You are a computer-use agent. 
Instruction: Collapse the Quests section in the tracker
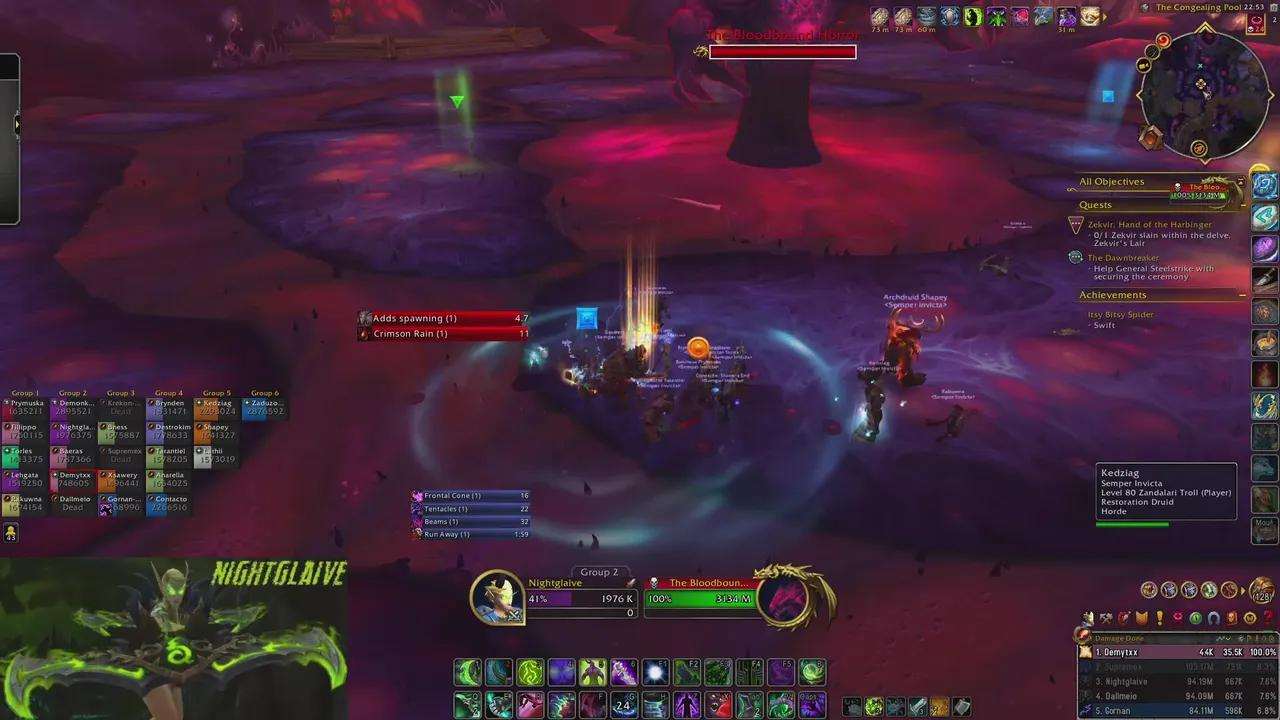1243,205
